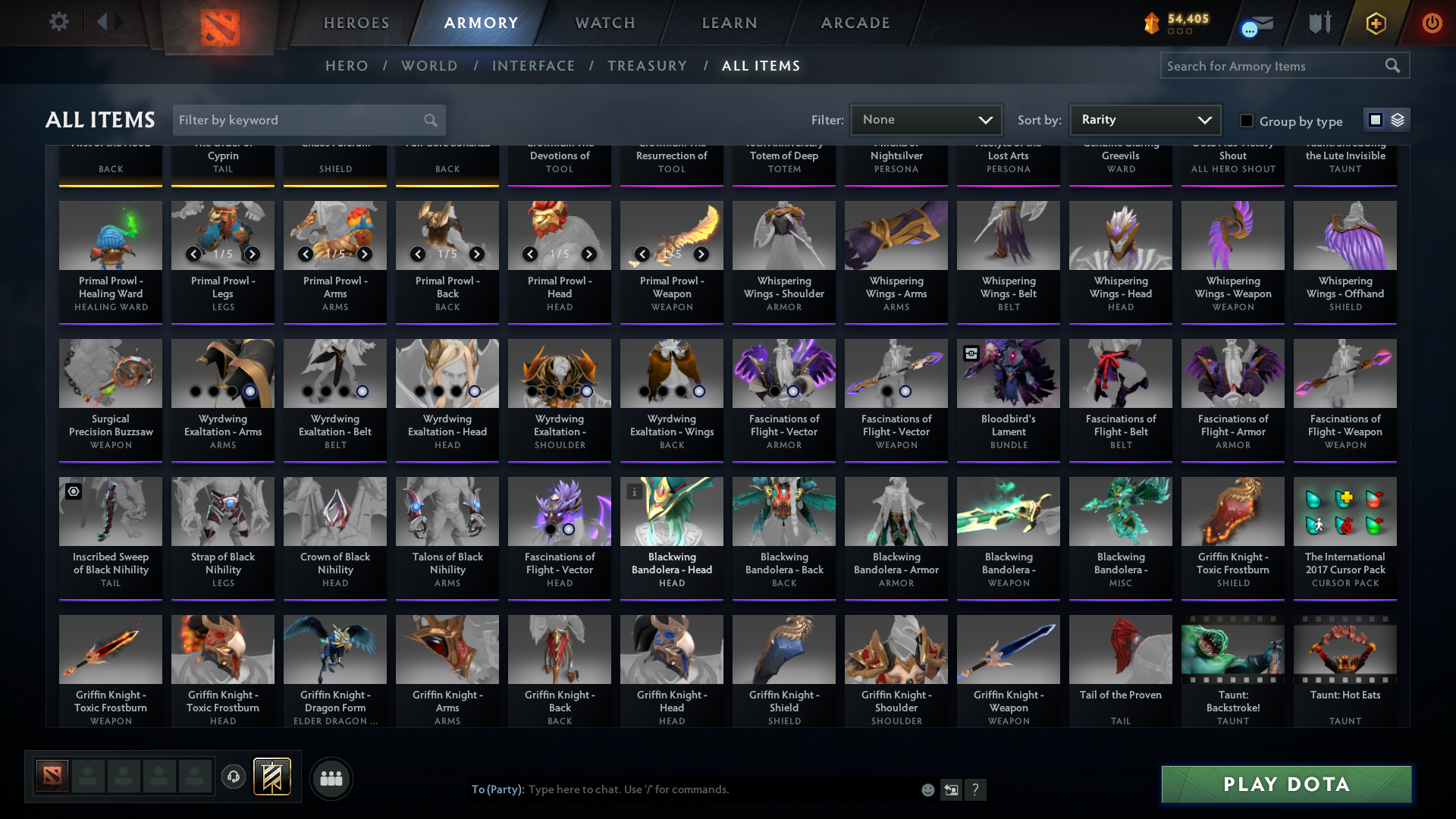The width and height of the screenshot is (1456, 819).
Task: Open the Filter dropdown set to None
Action: click(926, 119)
